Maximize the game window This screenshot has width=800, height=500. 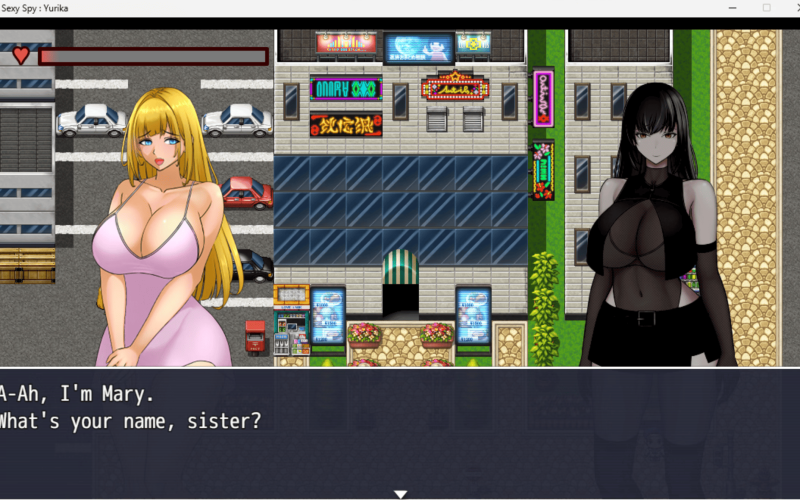coord(766,8)
